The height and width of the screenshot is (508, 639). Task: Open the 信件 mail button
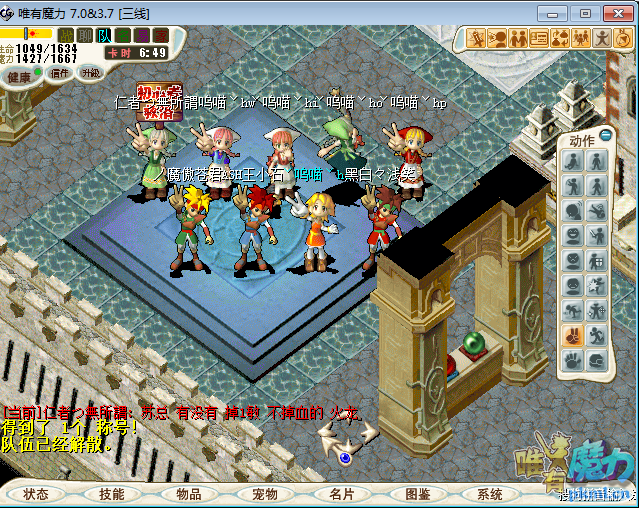pyautogui.click(x=60, y=73)
